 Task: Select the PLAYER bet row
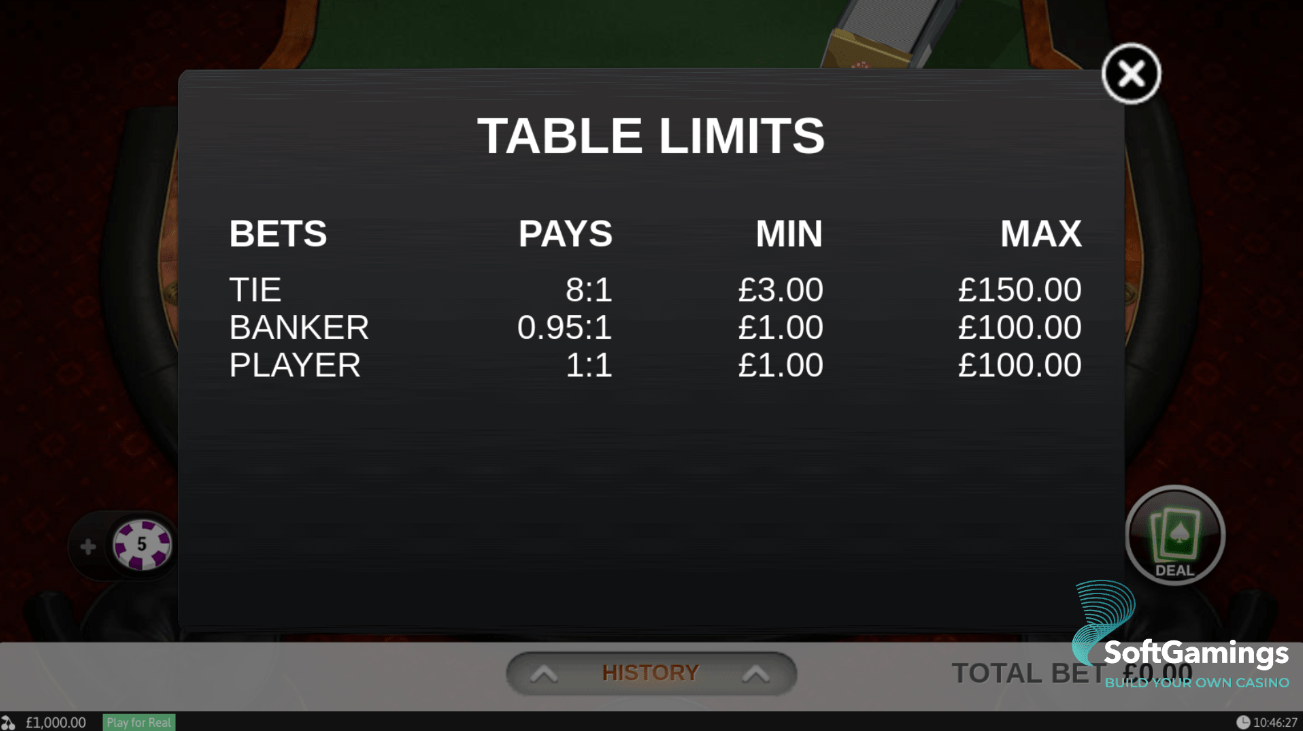coord(294,364)
